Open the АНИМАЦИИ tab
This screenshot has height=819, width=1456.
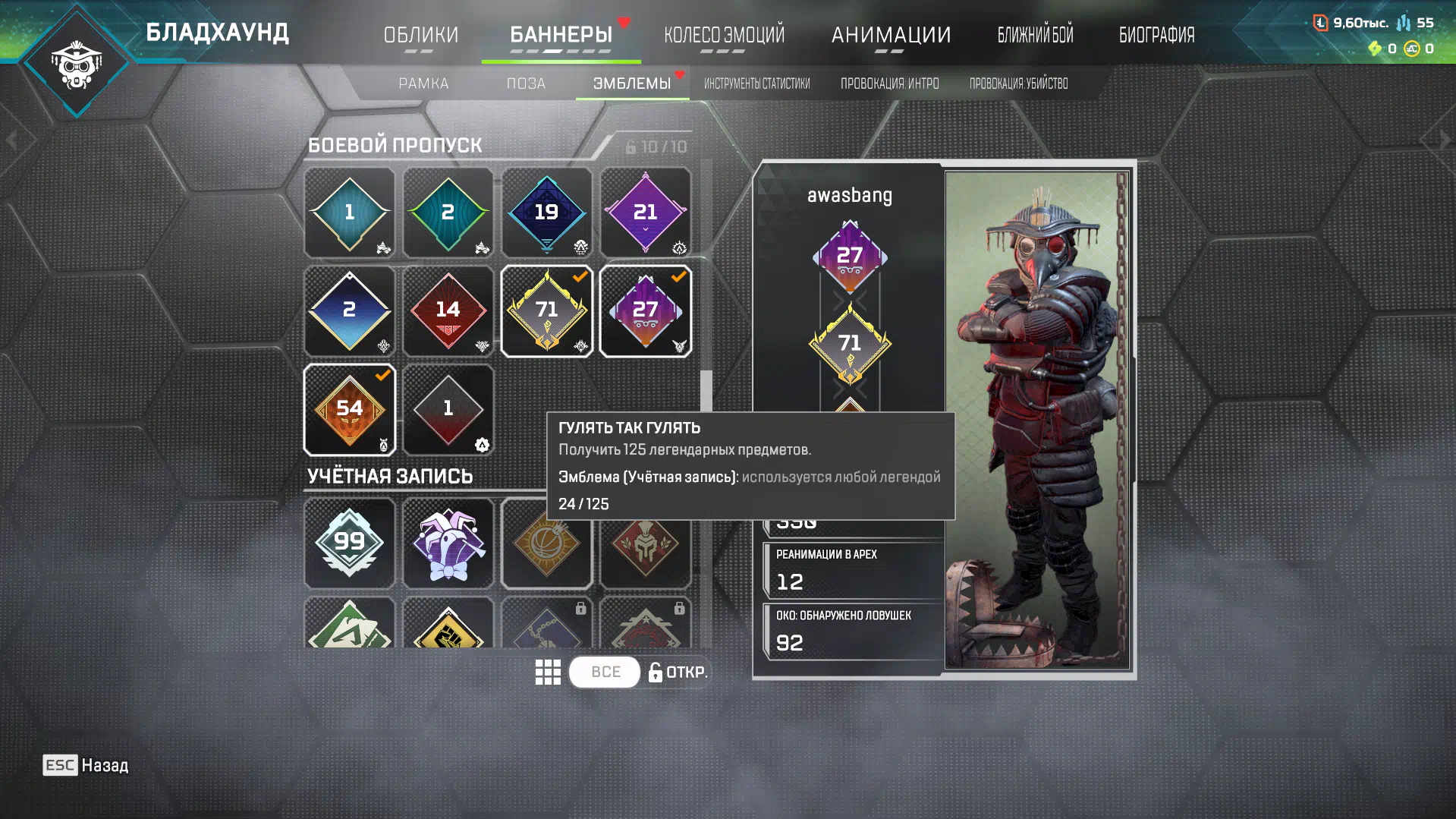click(891, 35)
